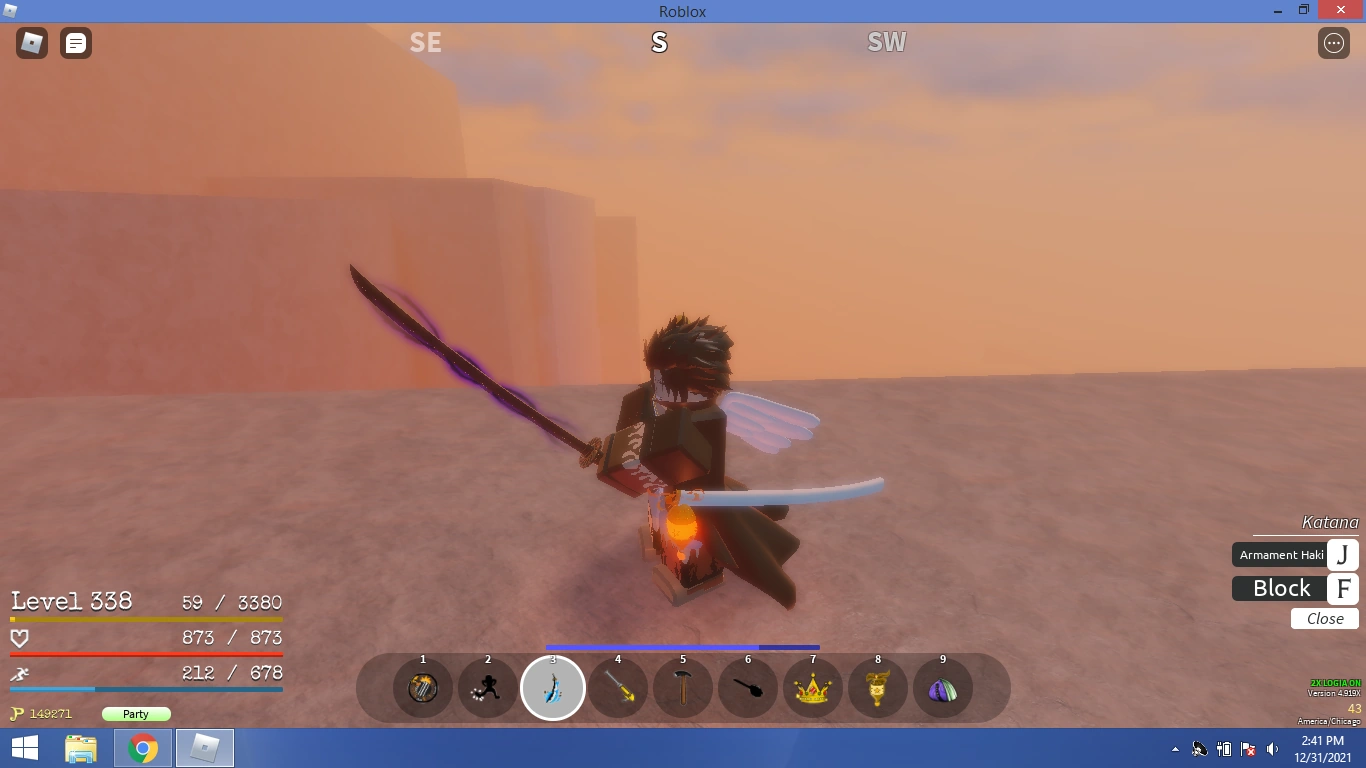Close the Katana ability panel

pyautogui.click(x=1324, y=618)
